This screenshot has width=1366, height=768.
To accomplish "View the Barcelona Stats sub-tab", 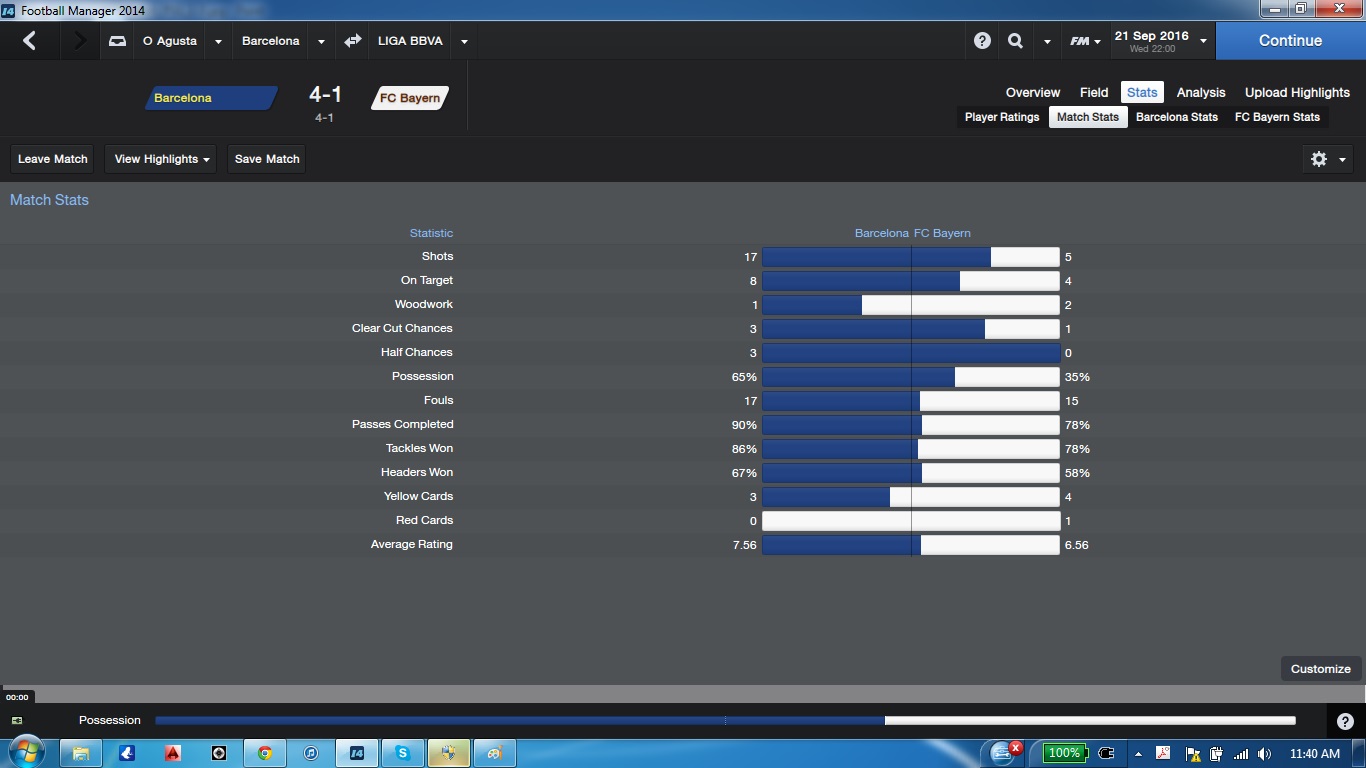I will click(1177, 117).
